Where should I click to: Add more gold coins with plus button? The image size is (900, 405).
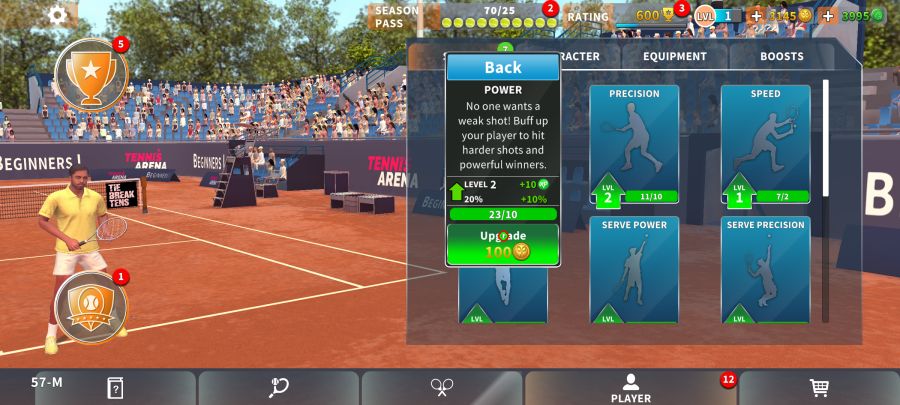[756, 16]
